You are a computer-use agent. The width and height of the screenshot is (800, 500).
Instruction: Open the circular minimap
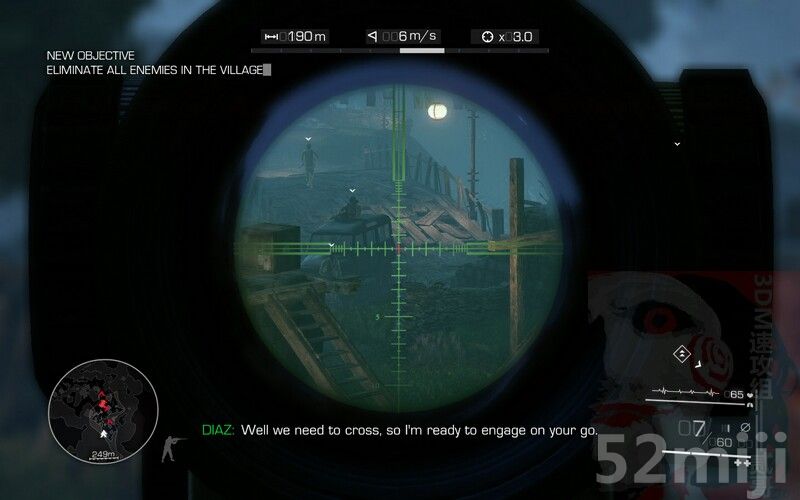[103, 405]
